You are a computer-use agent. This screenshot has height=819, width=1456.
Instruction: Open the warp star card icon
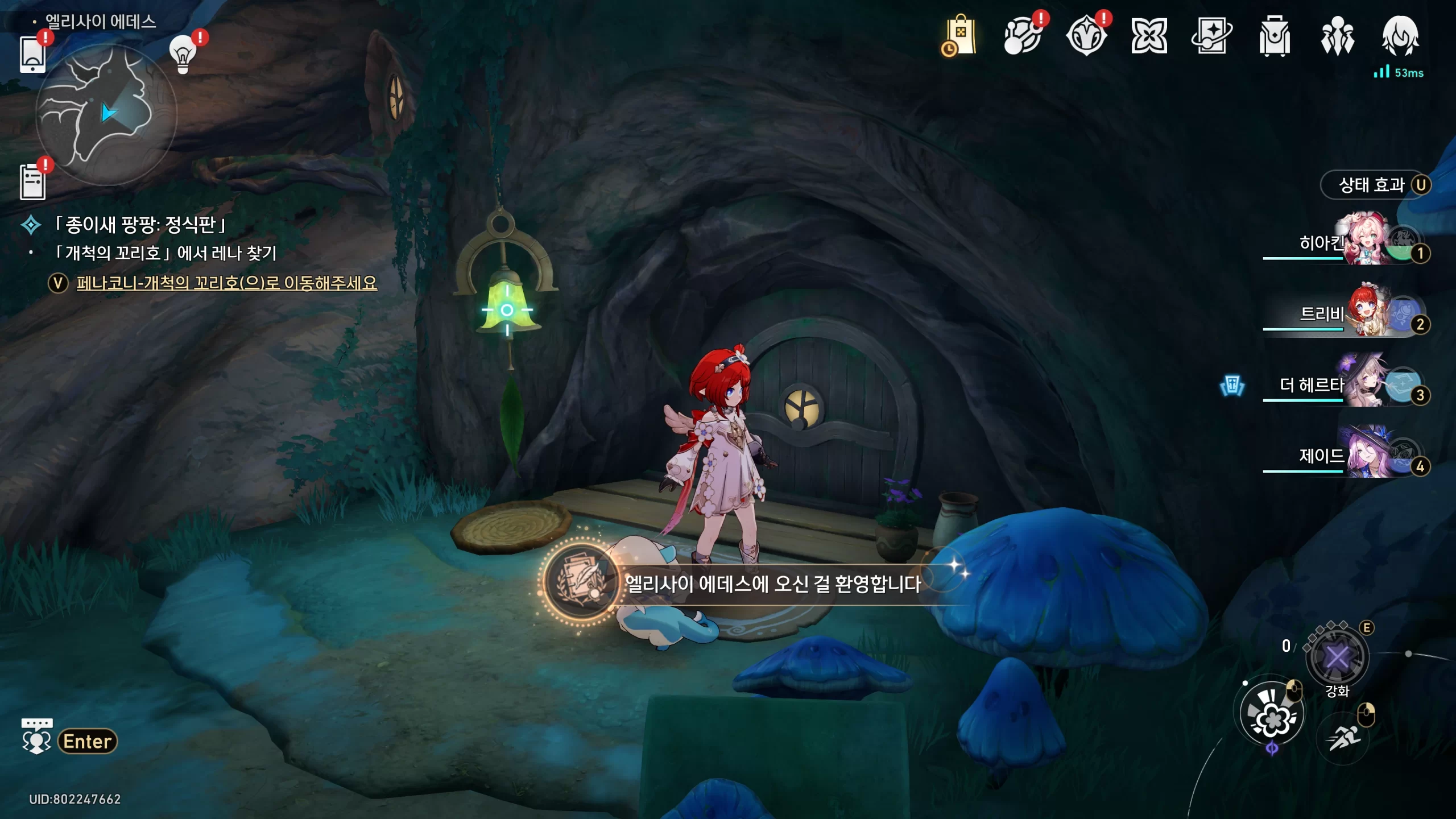coord(1211,36)
